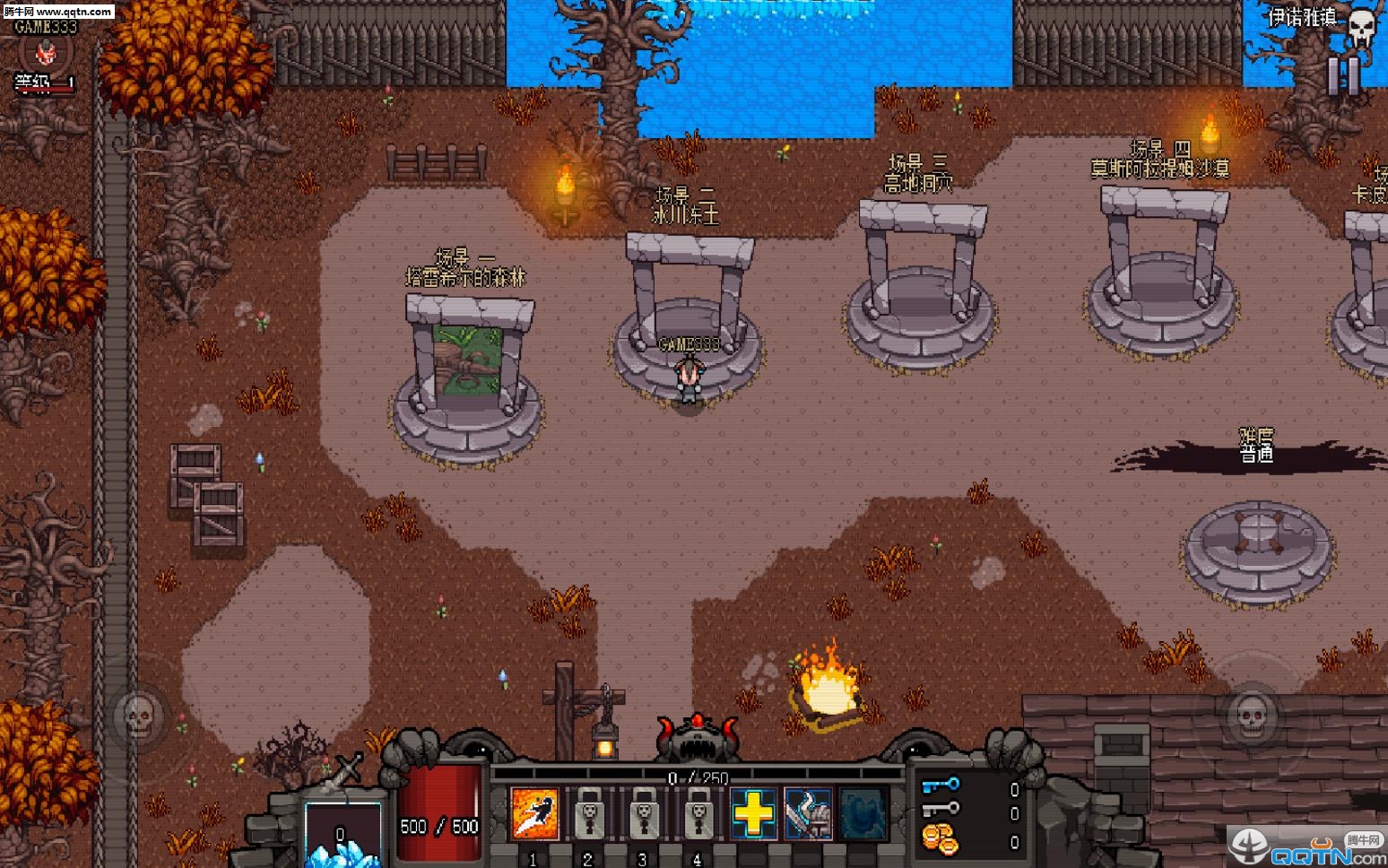
Task: Touch the left skull virtual joystick
Action: [139, 716]
